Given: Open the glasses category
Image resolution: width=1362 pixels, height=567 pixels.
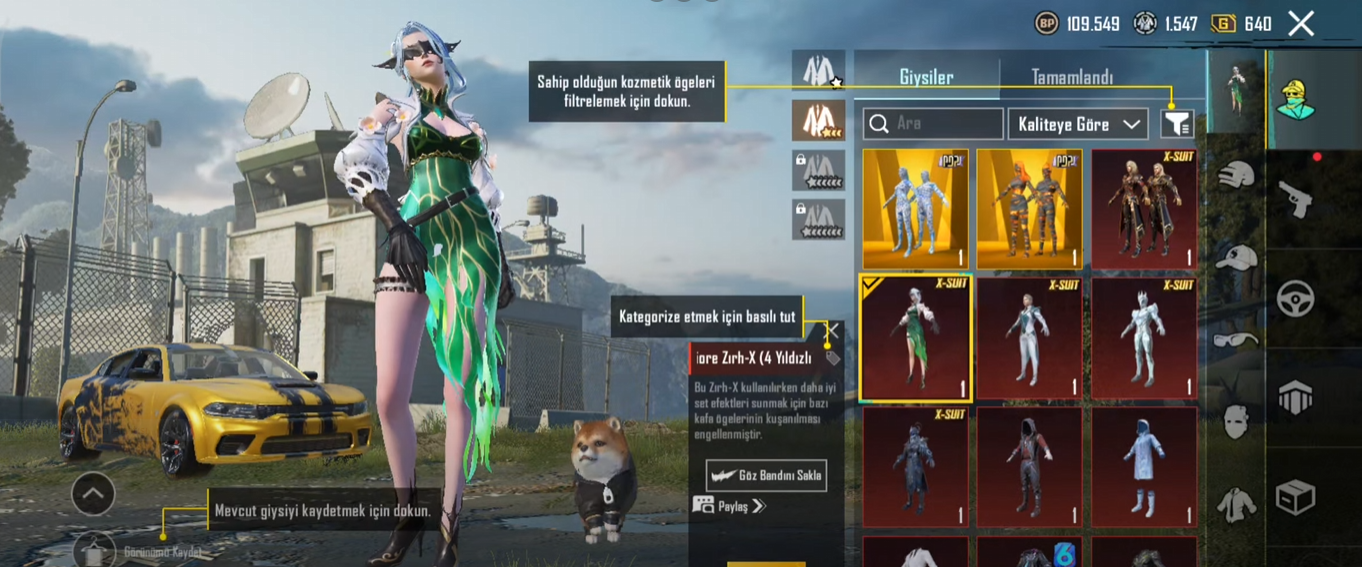Looking at the screenshot, I should [x=1237, y=340].
